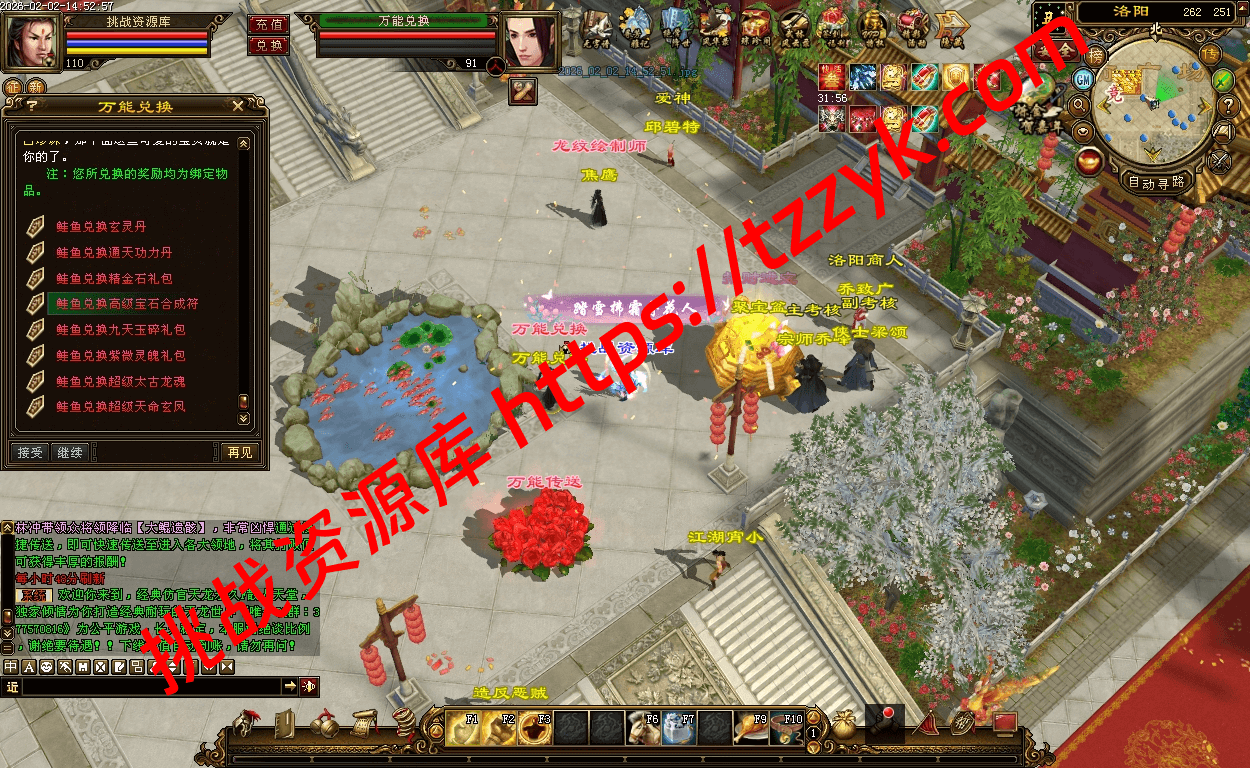The width and height of the screenshot is (1250, 768).
Task: Open the round GM button
Action: pos(1083,79)
